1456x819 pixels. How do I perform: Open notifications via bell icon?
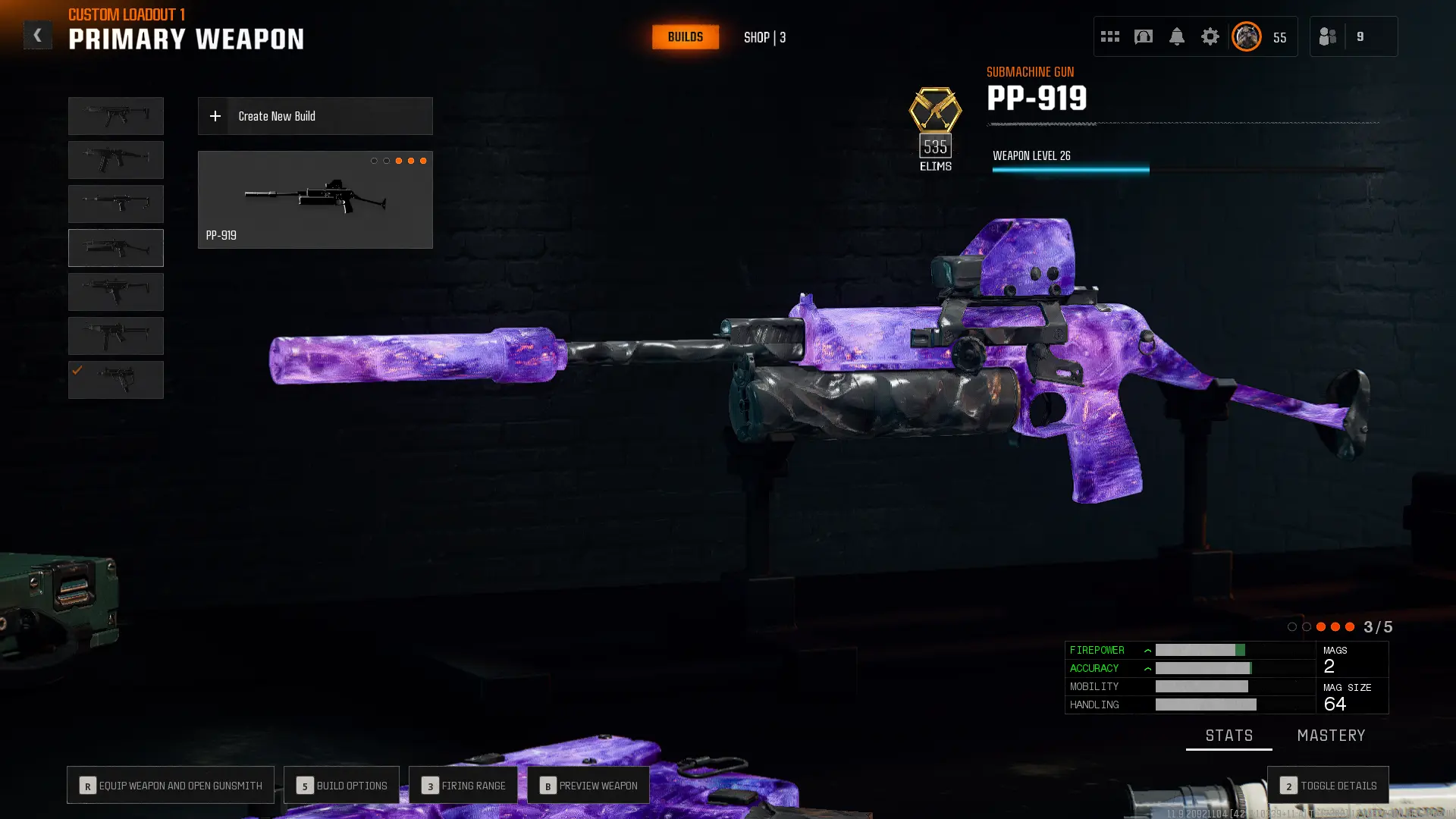pyautogui.click(x=1178, y=36)
